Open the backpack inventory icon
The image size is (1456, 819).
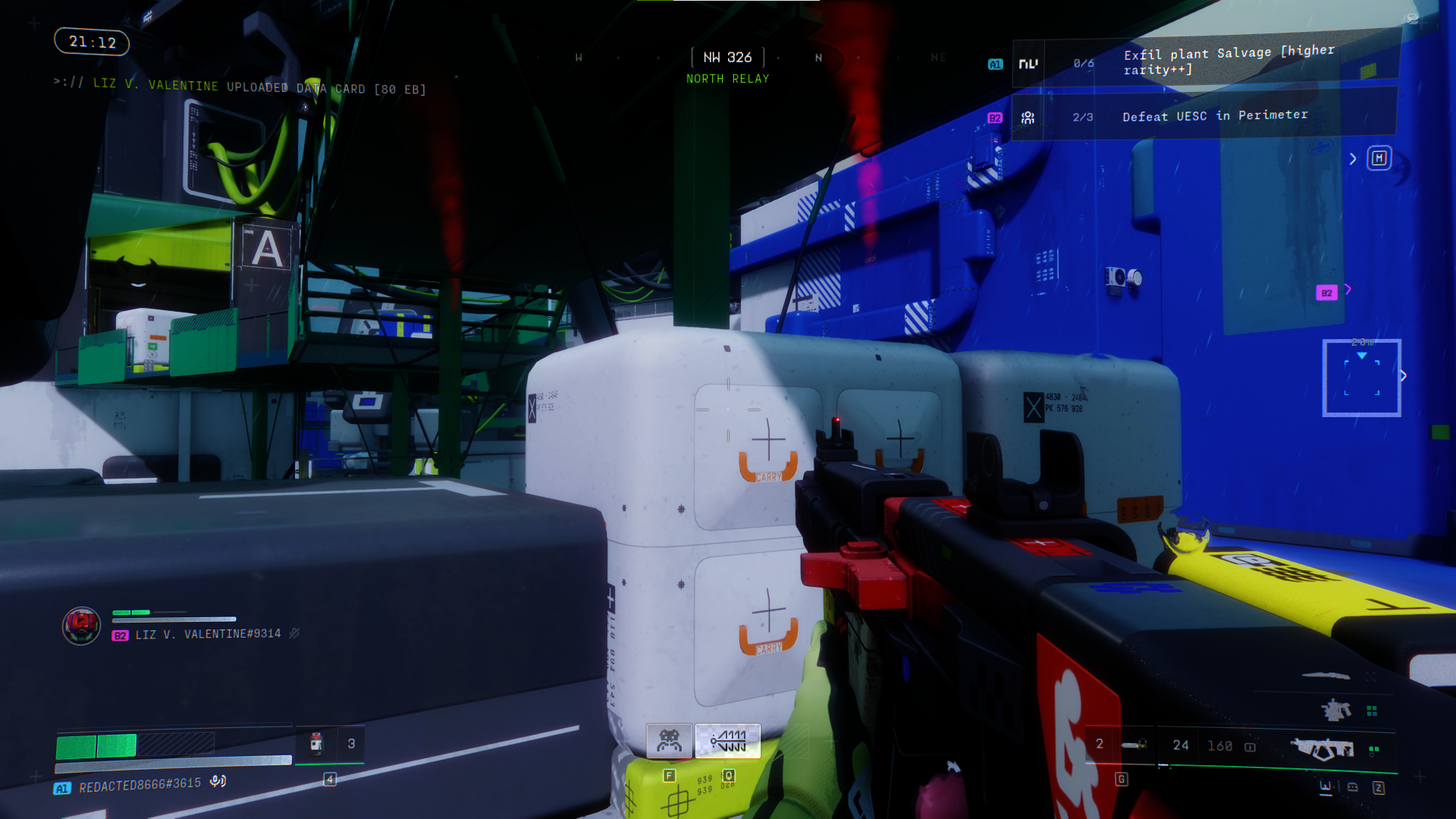[1353, 788]
